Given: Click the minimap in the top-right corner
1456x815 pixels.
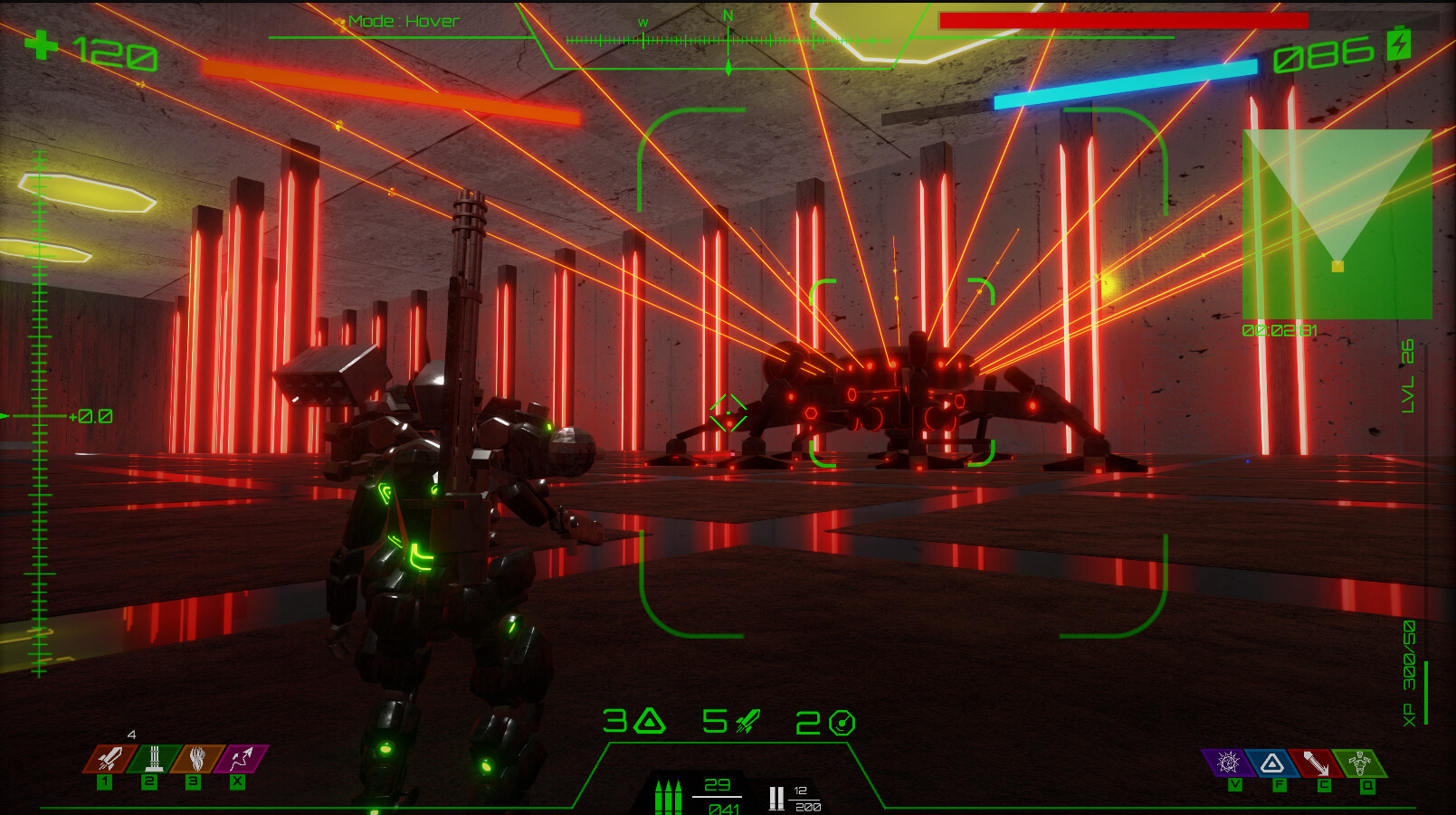Looking at the screenshot, I should [x=1337, y=226].
